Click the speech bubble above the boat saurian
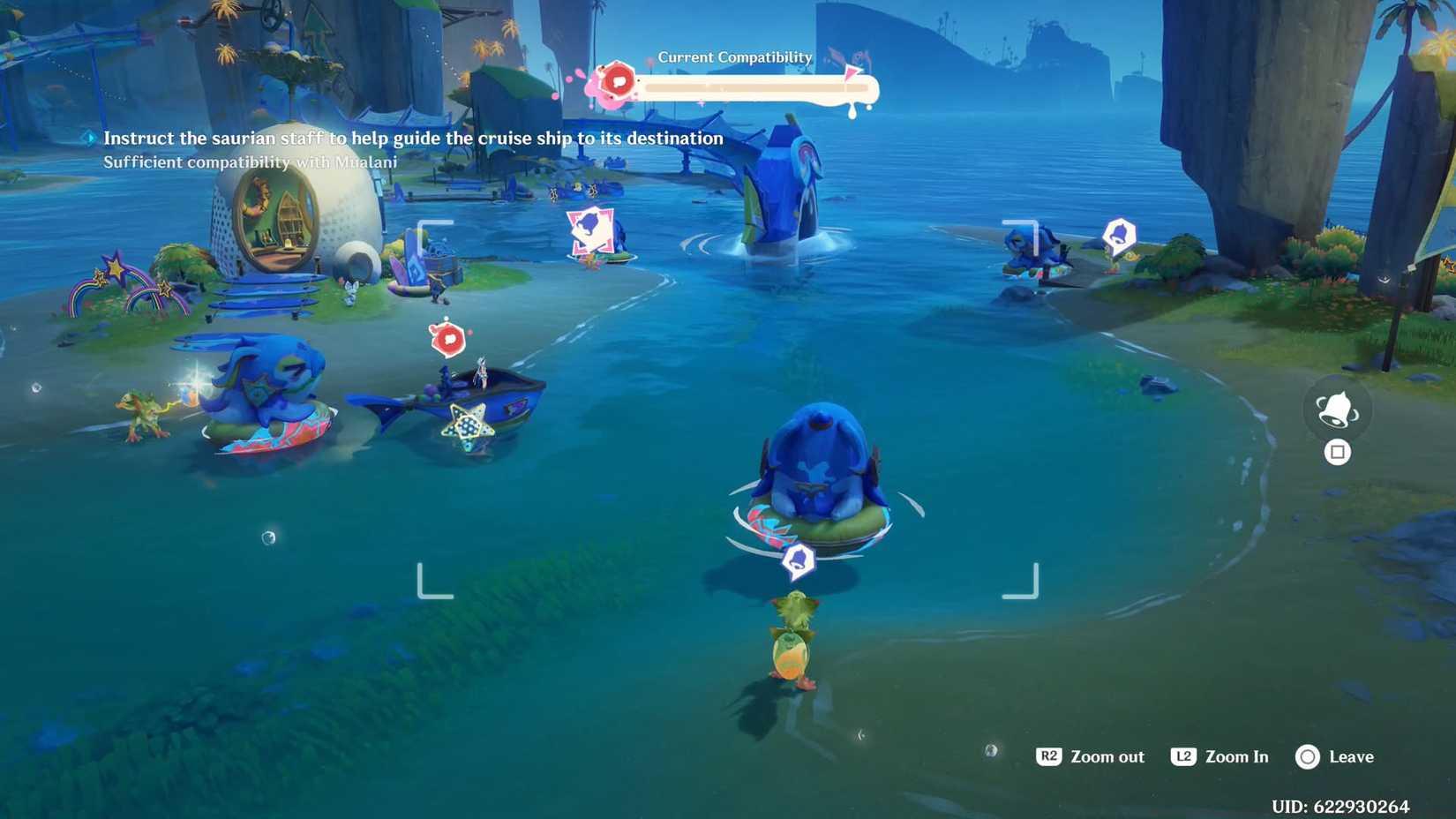Screen dimensions: 1456x819 449,336
